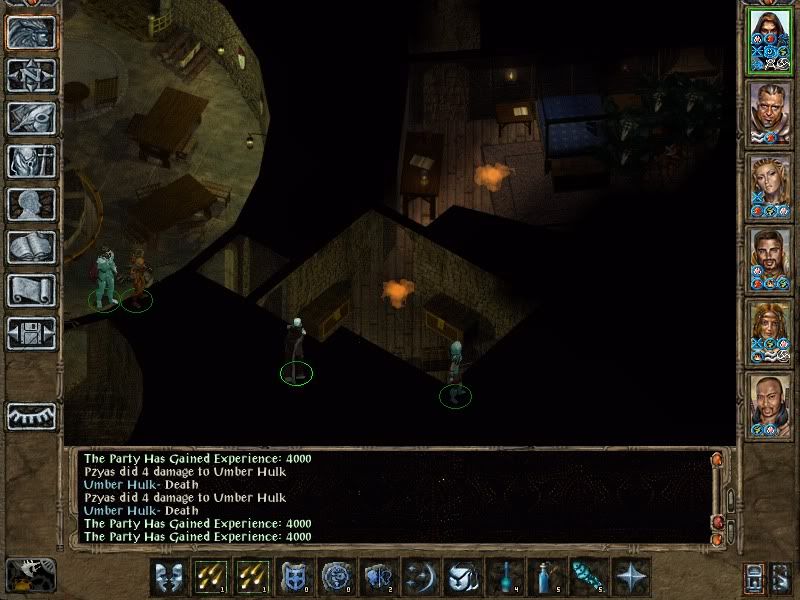Activate the blue crystal shard slot

(x=588, y=577)
